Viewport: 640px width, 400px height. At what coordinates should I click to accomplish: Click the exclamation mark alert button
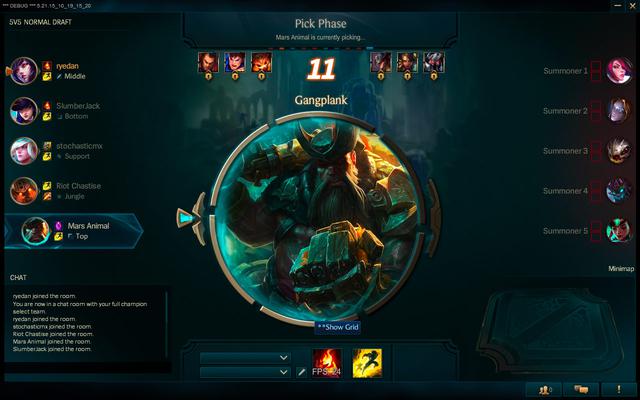[x=615, y=389]
